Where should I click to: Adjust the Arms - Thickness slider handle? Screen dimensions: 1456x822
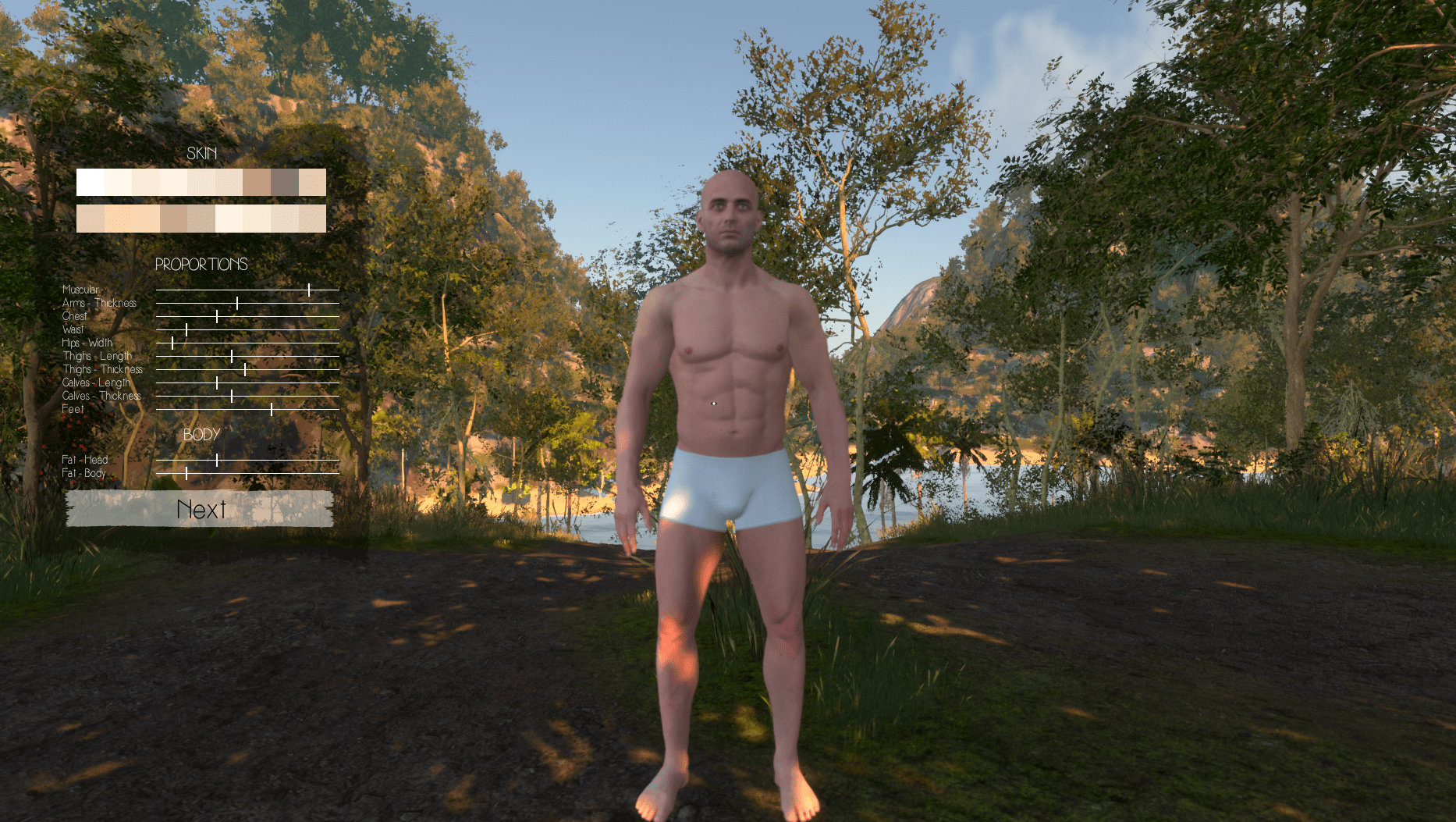point(237,304)
